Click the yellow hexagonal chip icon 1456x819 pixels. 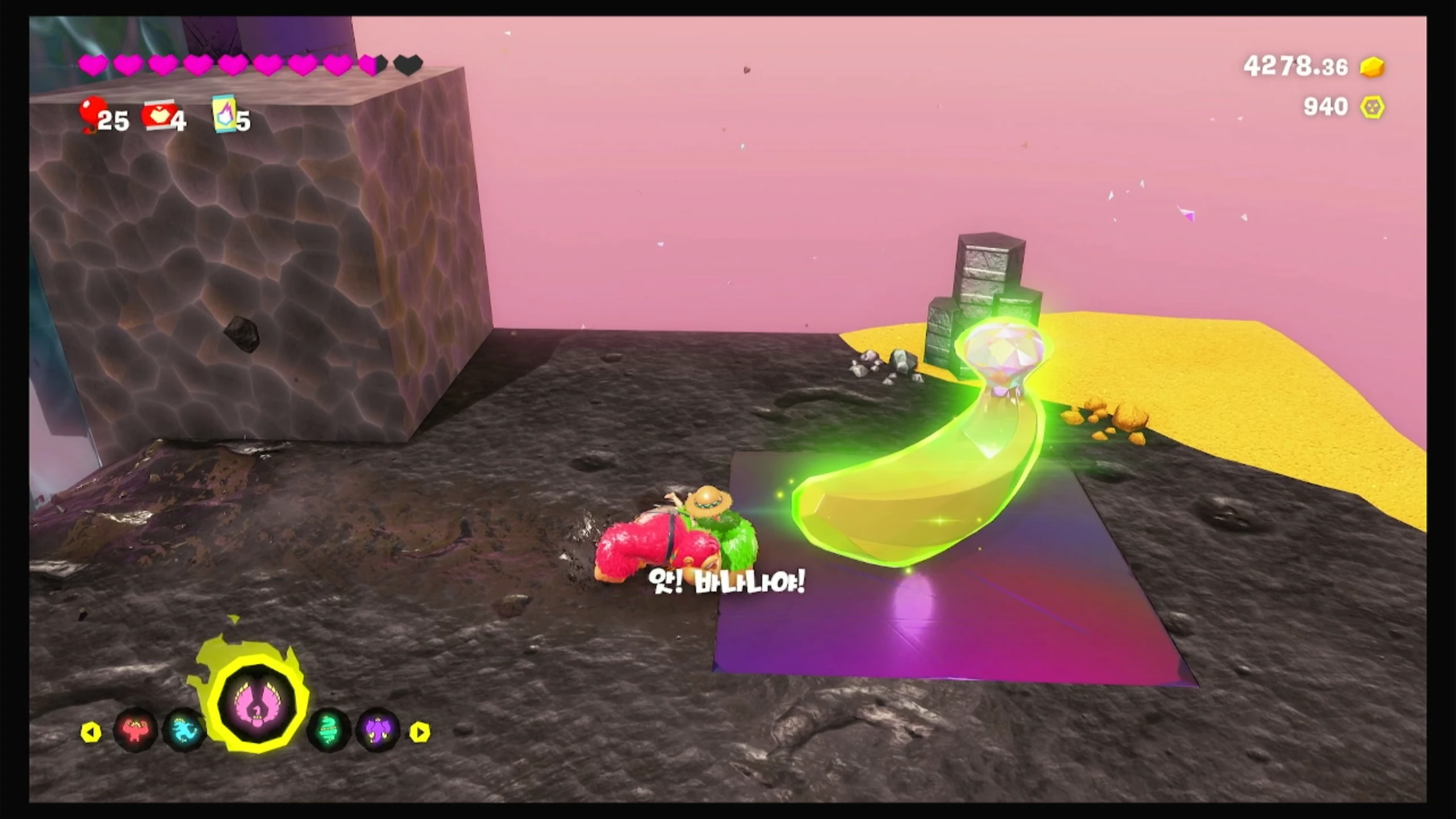(x=1372, y=107)
